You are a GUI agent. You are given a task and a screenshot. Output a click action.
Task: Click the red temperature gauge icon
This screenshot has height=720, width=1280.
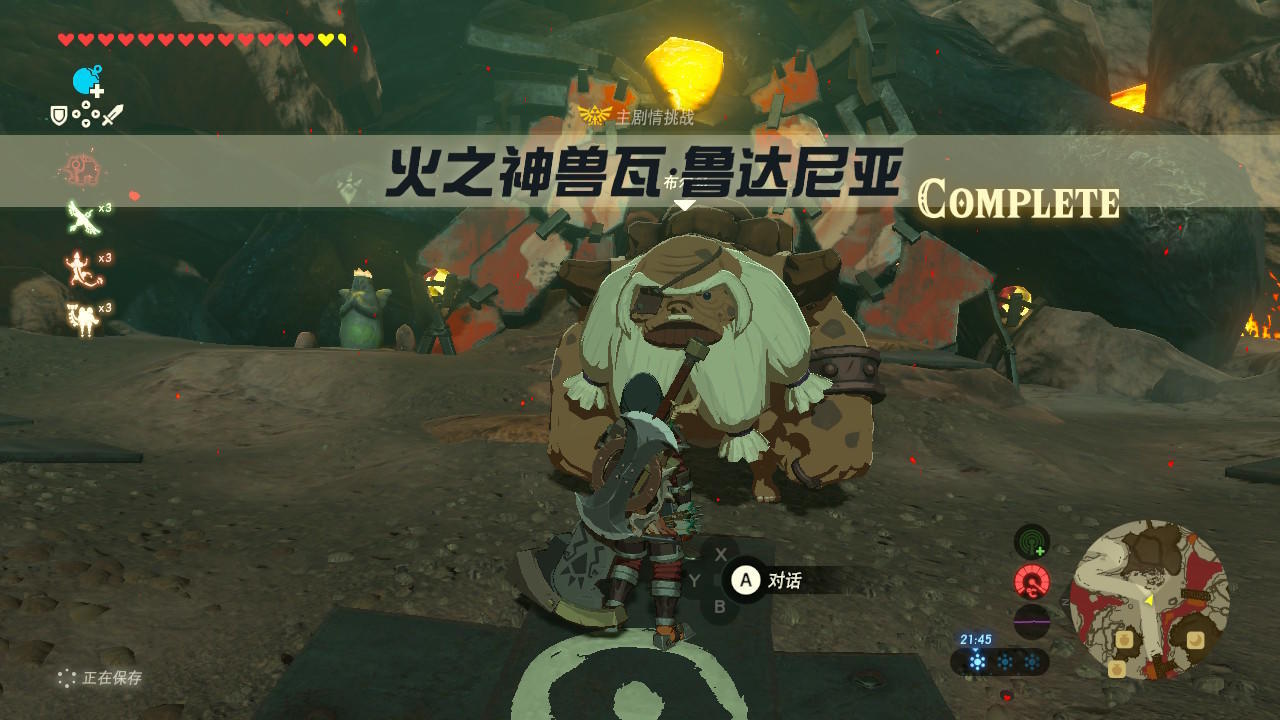1031,583
